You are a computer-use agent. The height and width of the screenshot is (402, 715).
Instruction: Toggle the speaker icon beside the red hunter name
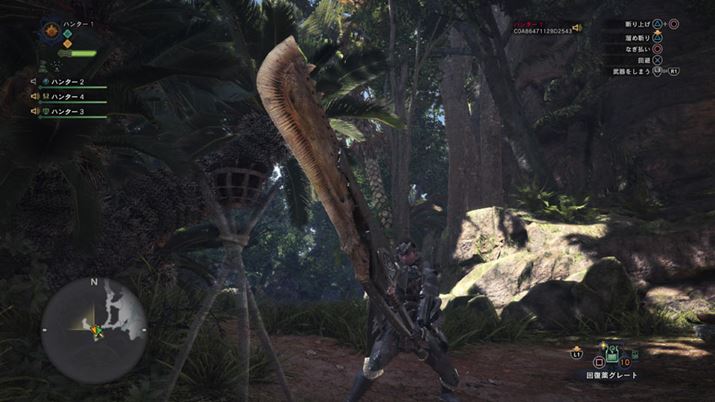coord(577,28)
